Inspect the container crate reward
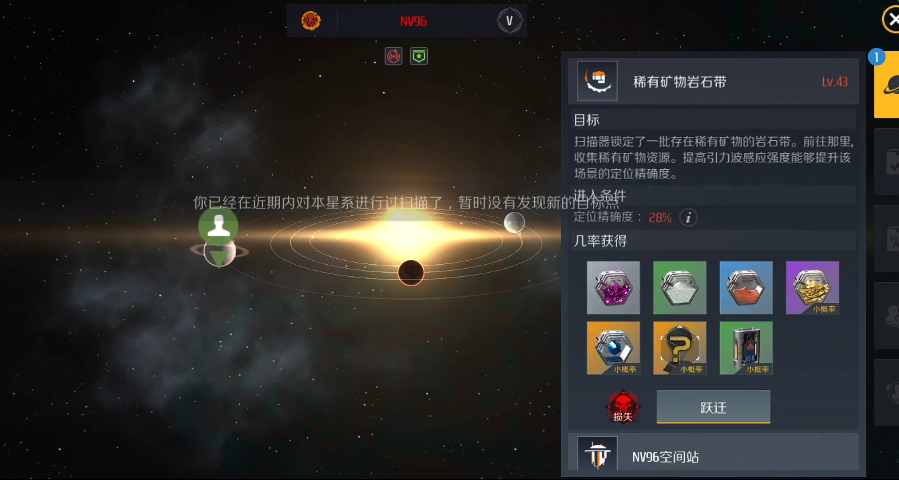Screen dimensions: 899x480 (746, 347)
